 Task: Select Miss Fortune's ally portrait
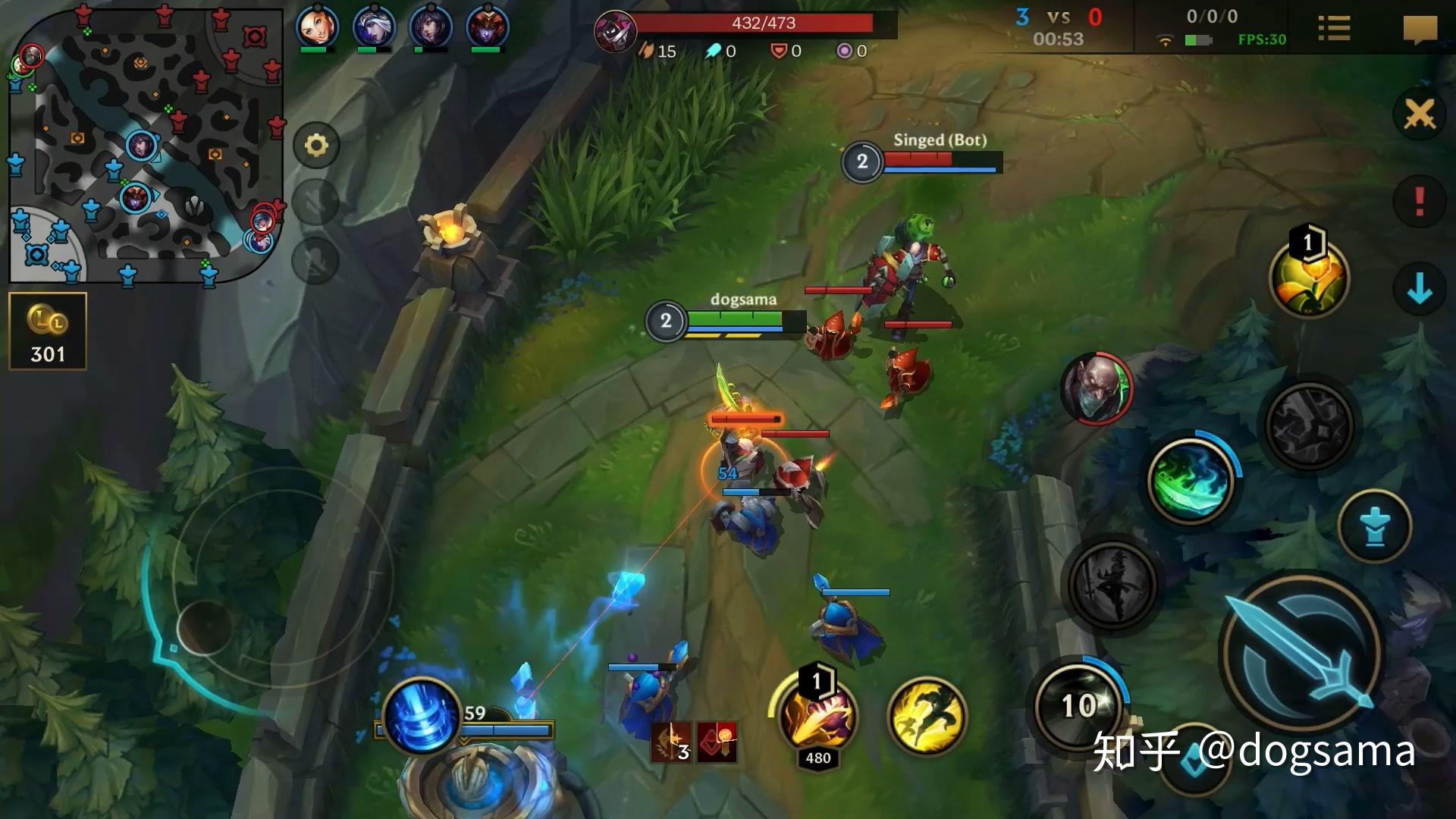(x=316, y=28)
